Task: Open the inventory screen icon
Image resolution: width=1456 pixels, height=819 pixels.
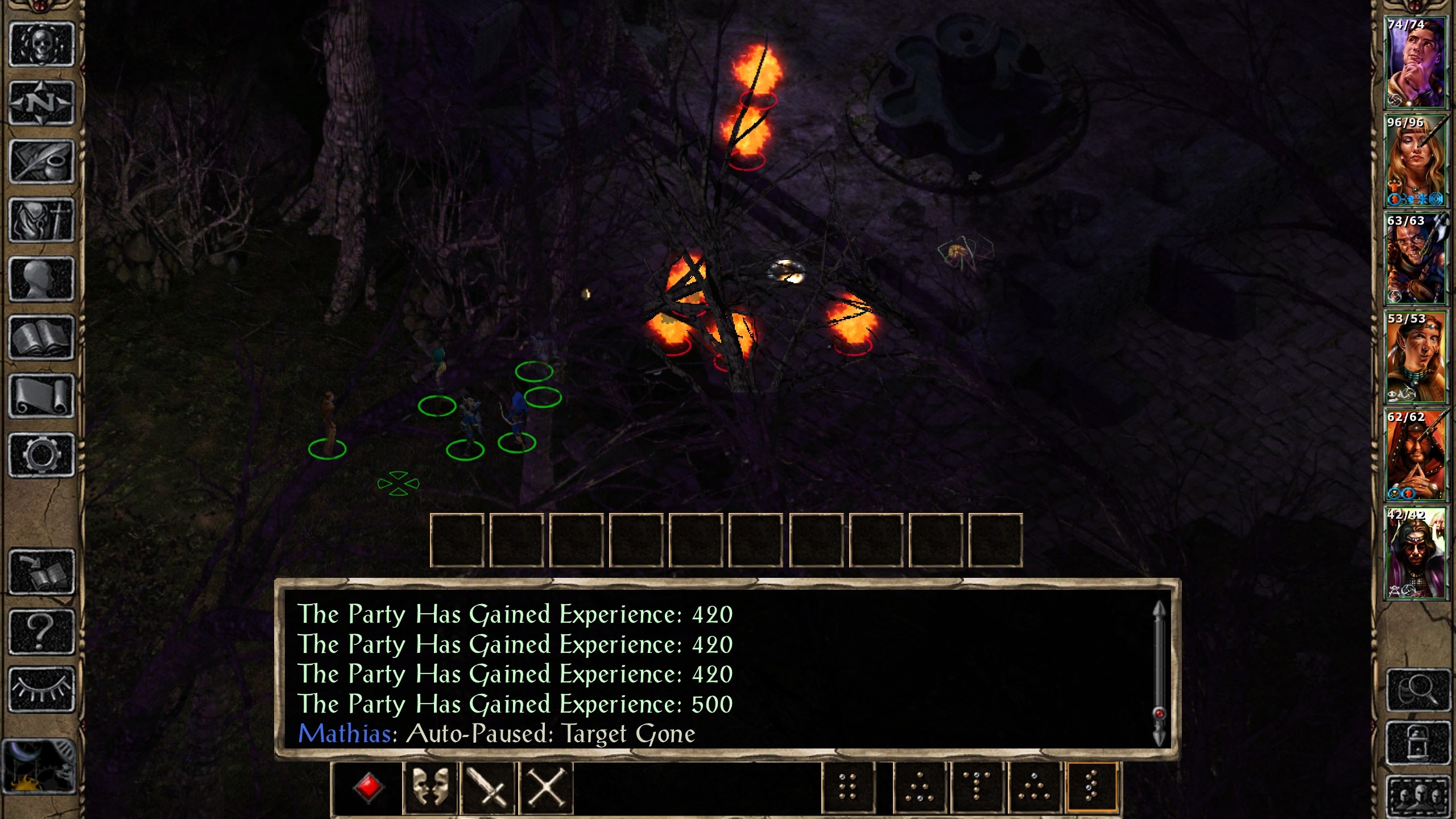Action: coord(42,220)
